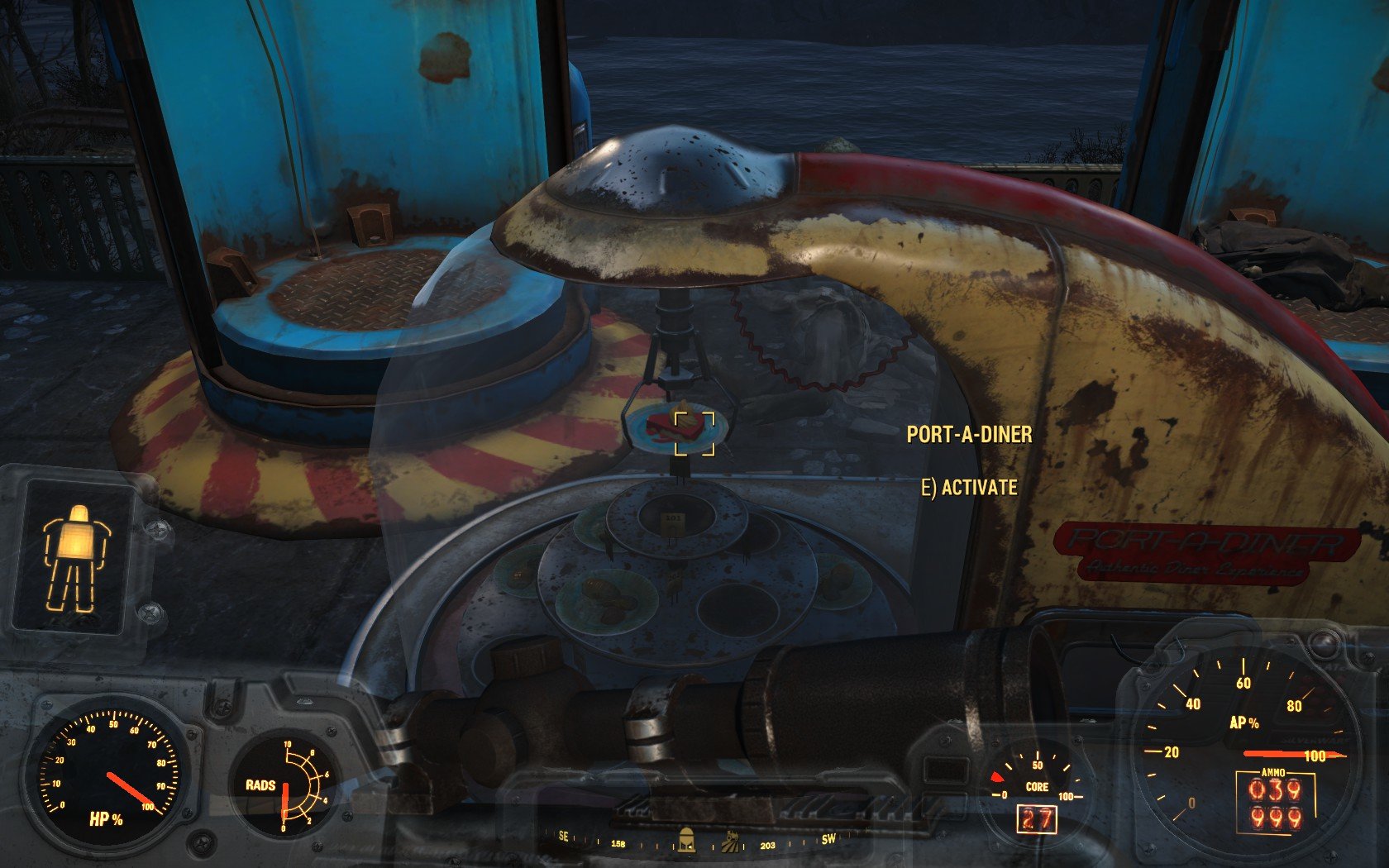1389x868 pixels.
Task: Click the compass direction strip
Action: [x=696, y=842]
